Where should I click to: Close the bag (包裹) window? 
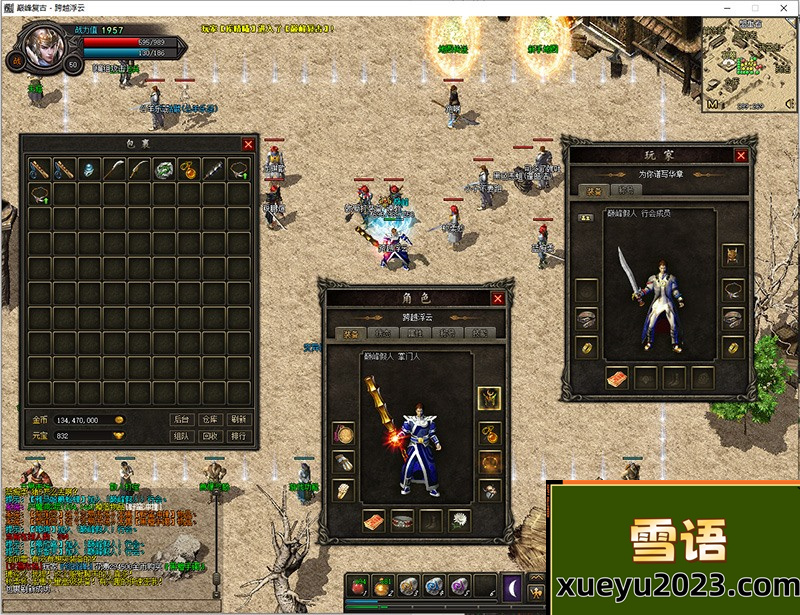coord(248,144)
